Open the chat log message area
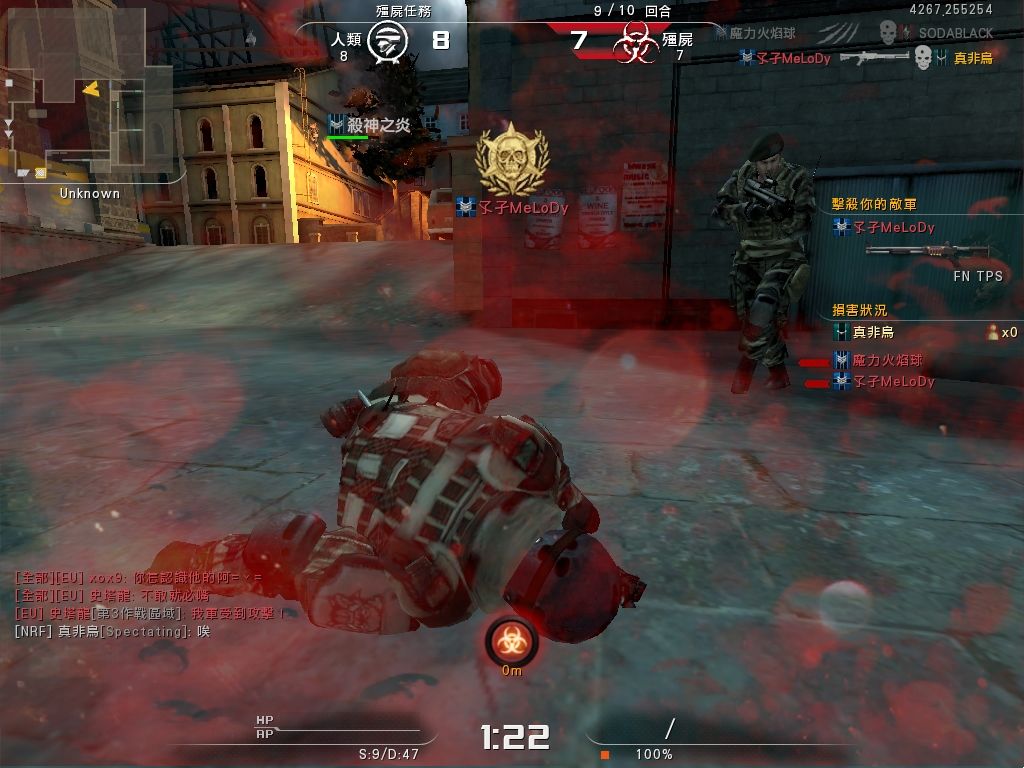The image size is (1024, 768). [x=150, y=604]
